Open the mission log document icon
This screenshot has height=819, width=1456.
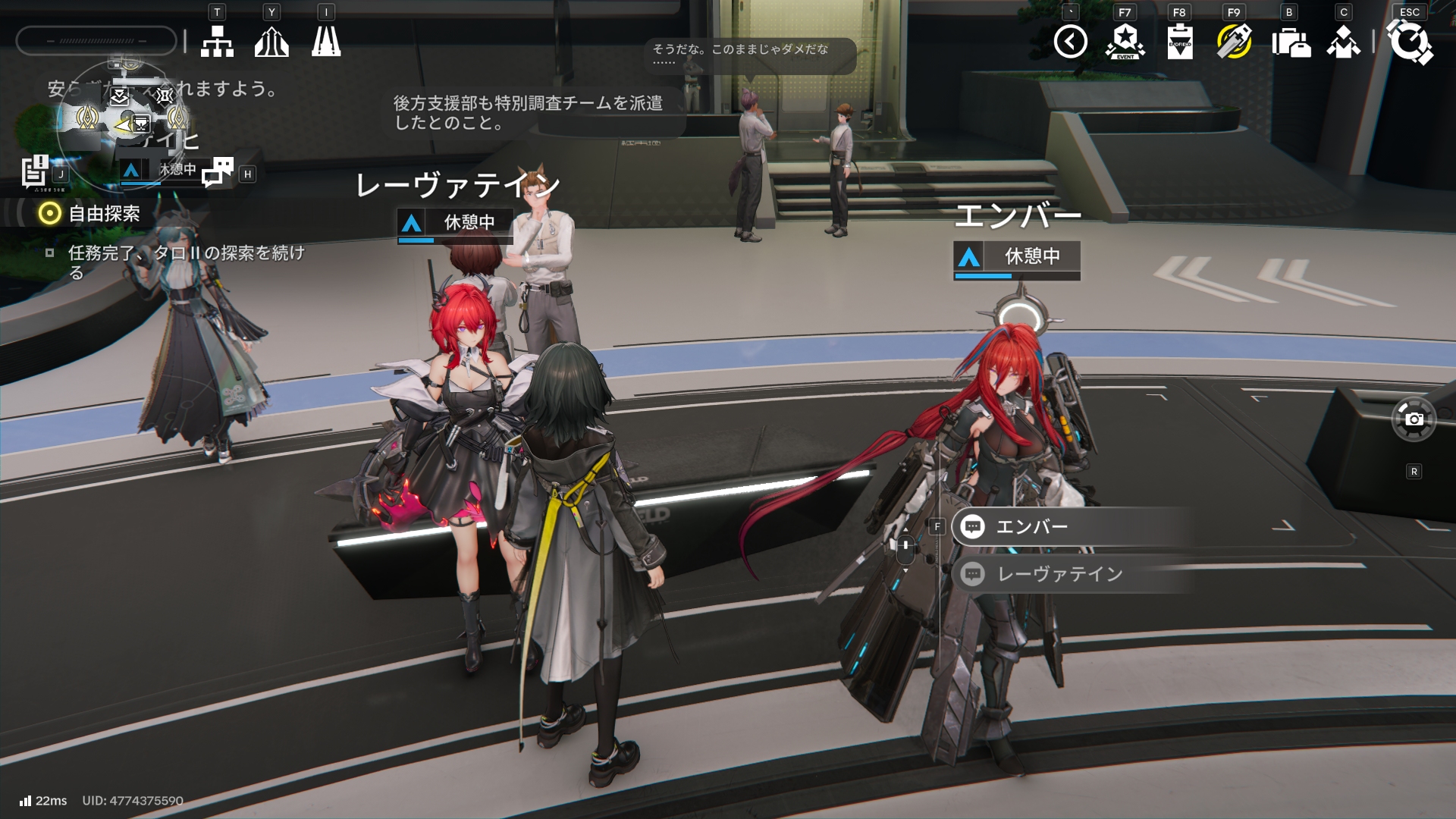pos(35,171)
